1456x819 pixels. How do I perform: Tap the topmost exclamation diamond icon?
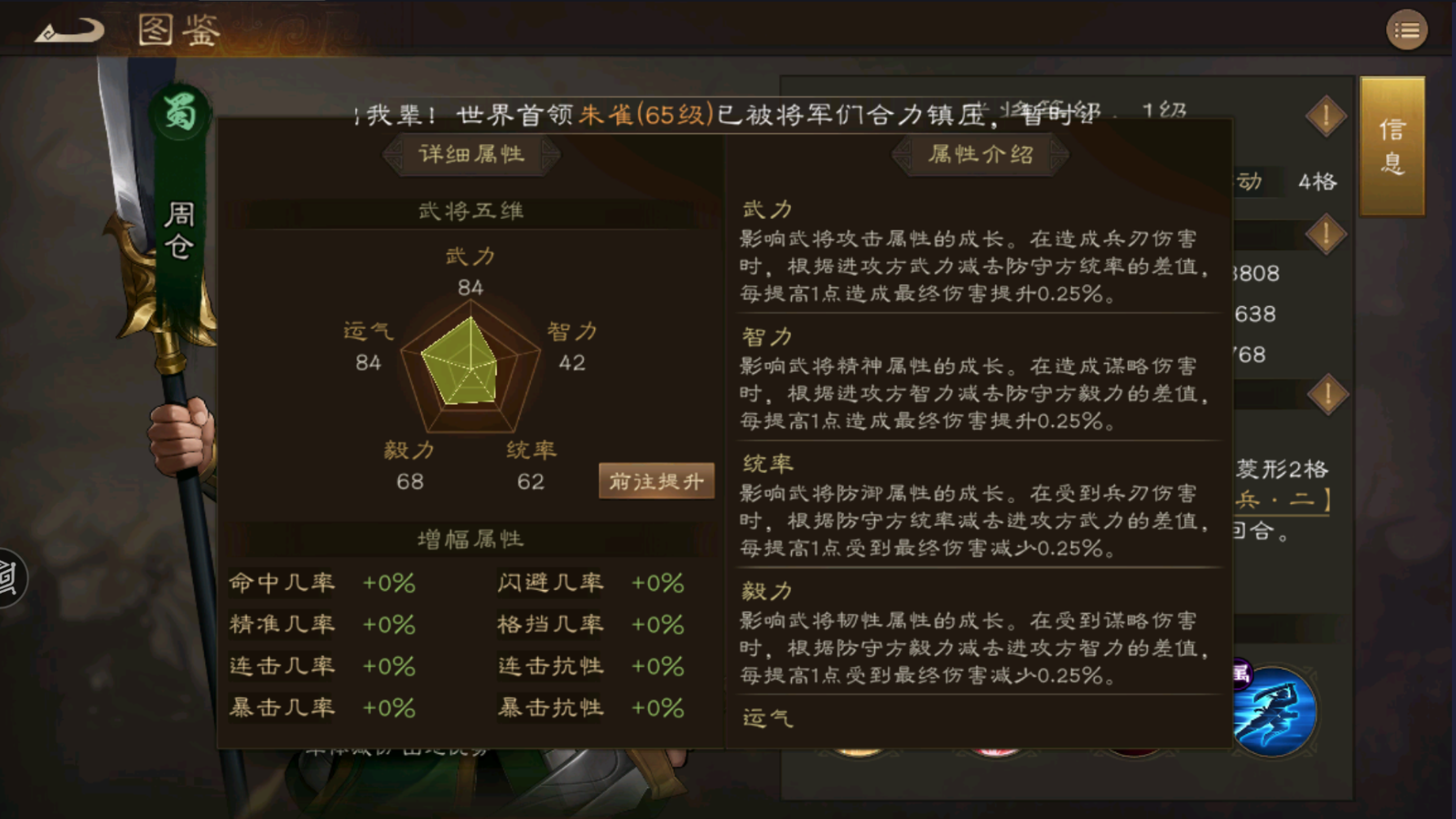[1326, 114]
